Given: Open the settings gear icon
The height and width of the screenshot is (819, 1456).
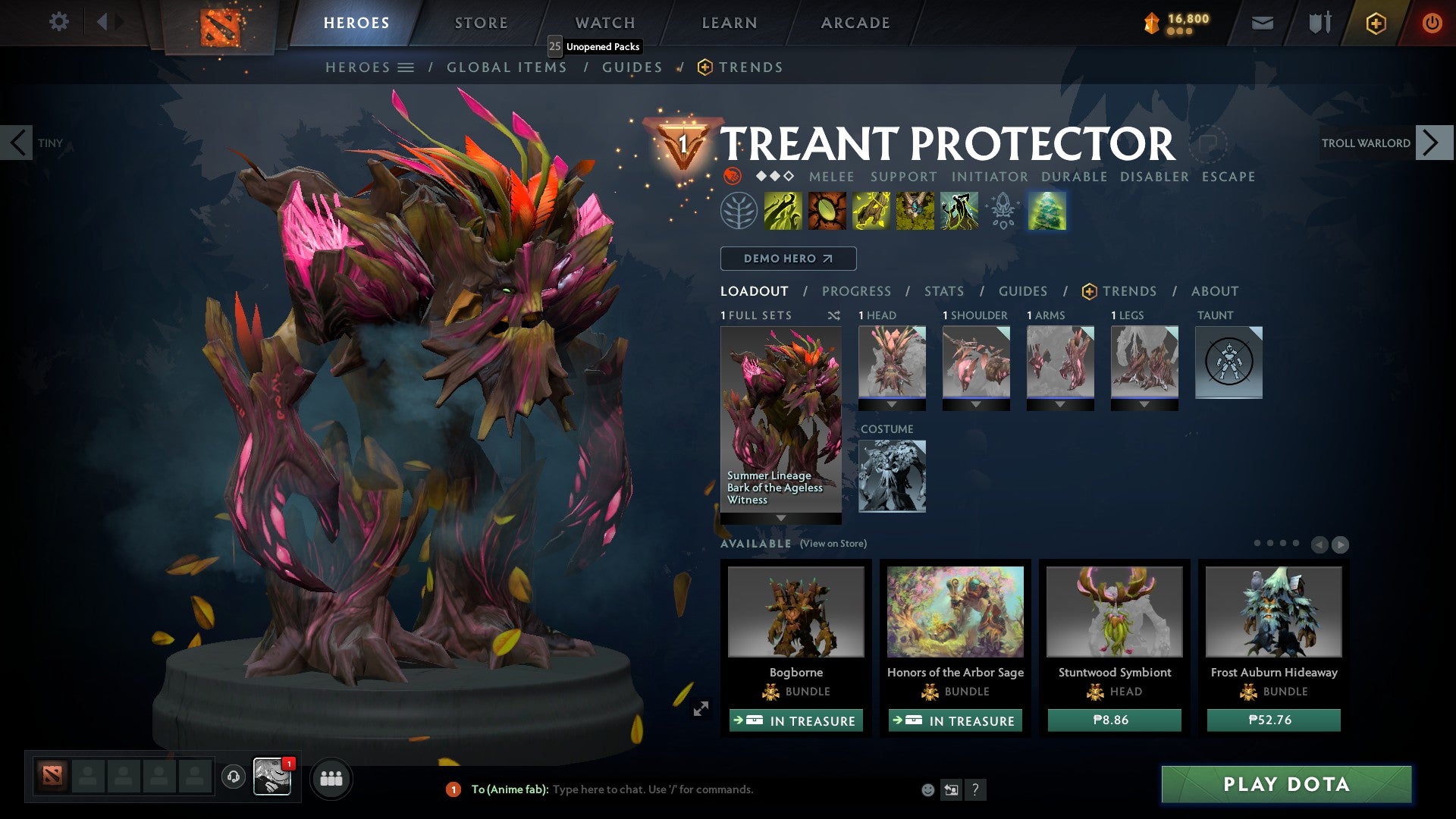Looking at the screenshot, I should click(58, 22).
